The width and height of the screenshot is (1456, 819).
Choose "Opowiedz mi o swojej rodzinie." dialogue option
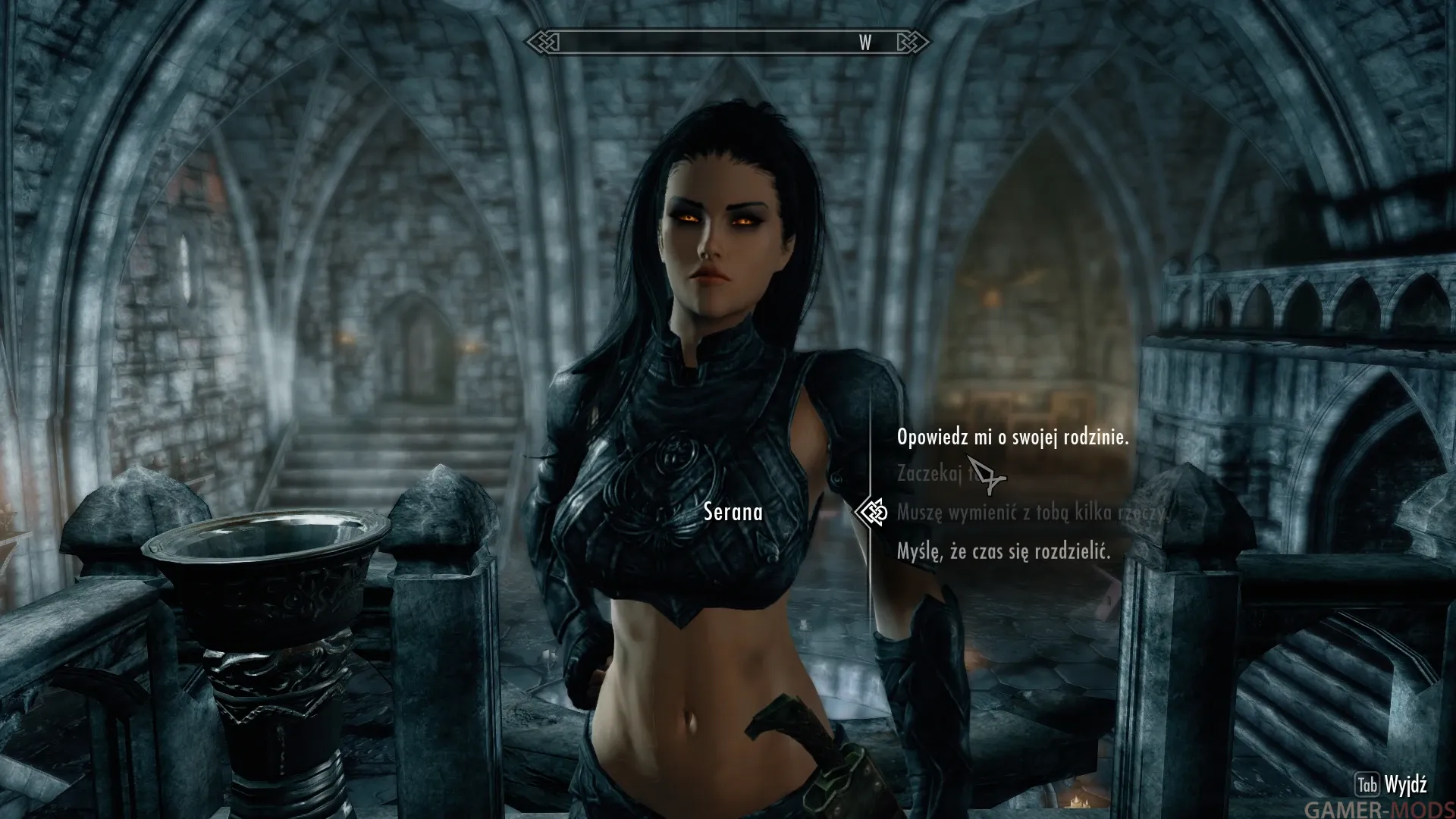point(1012,437)
